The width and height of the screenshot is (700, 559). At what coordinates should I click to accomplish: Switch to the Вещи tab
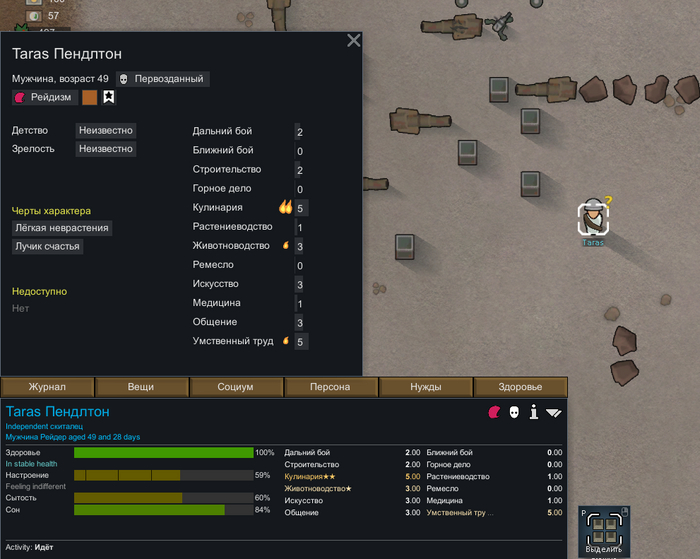coord(141,387)
